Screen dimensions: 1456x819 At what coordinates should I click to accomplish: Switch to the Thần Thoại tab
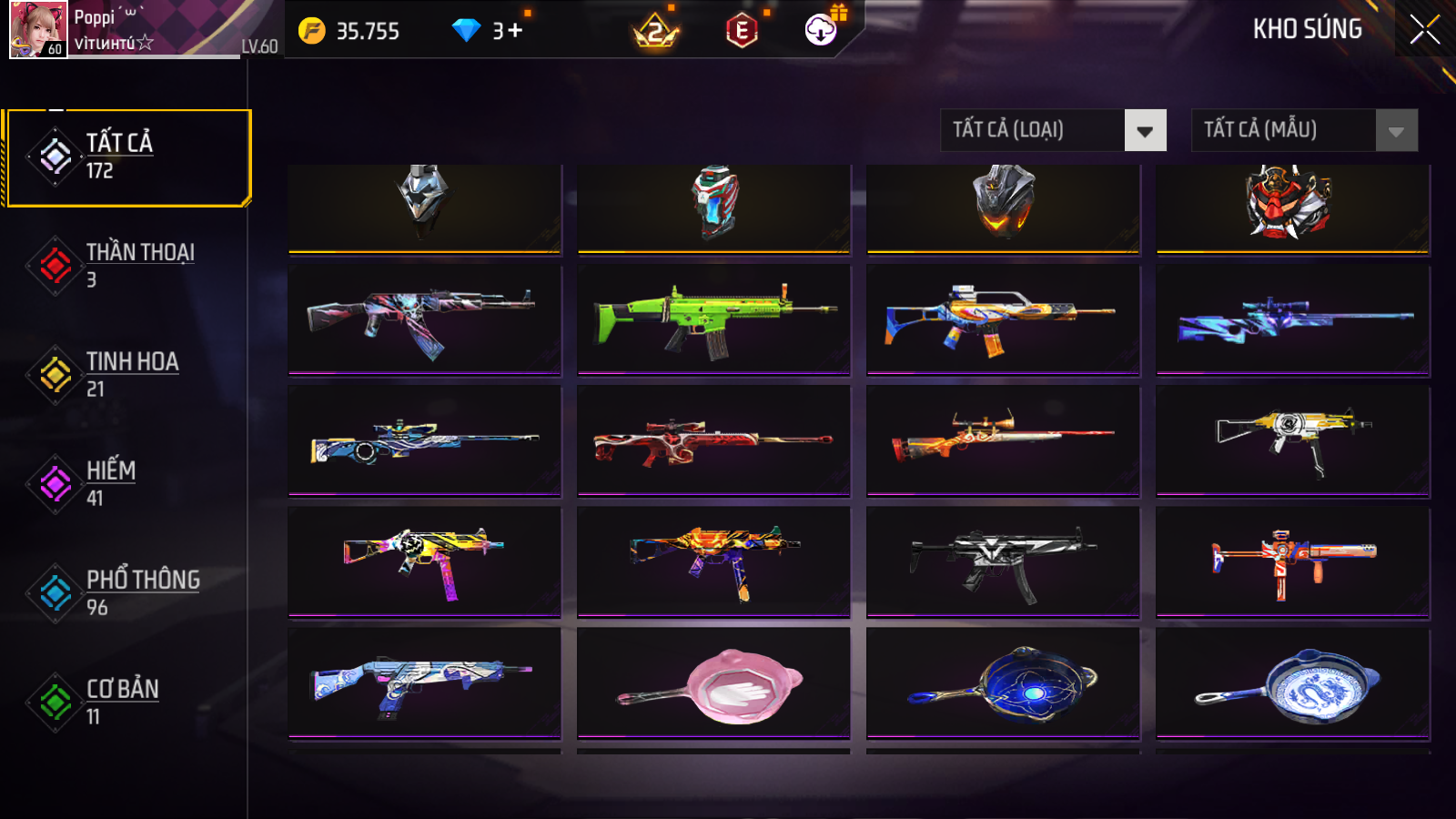pyautogui.click(x=127, y=266)
